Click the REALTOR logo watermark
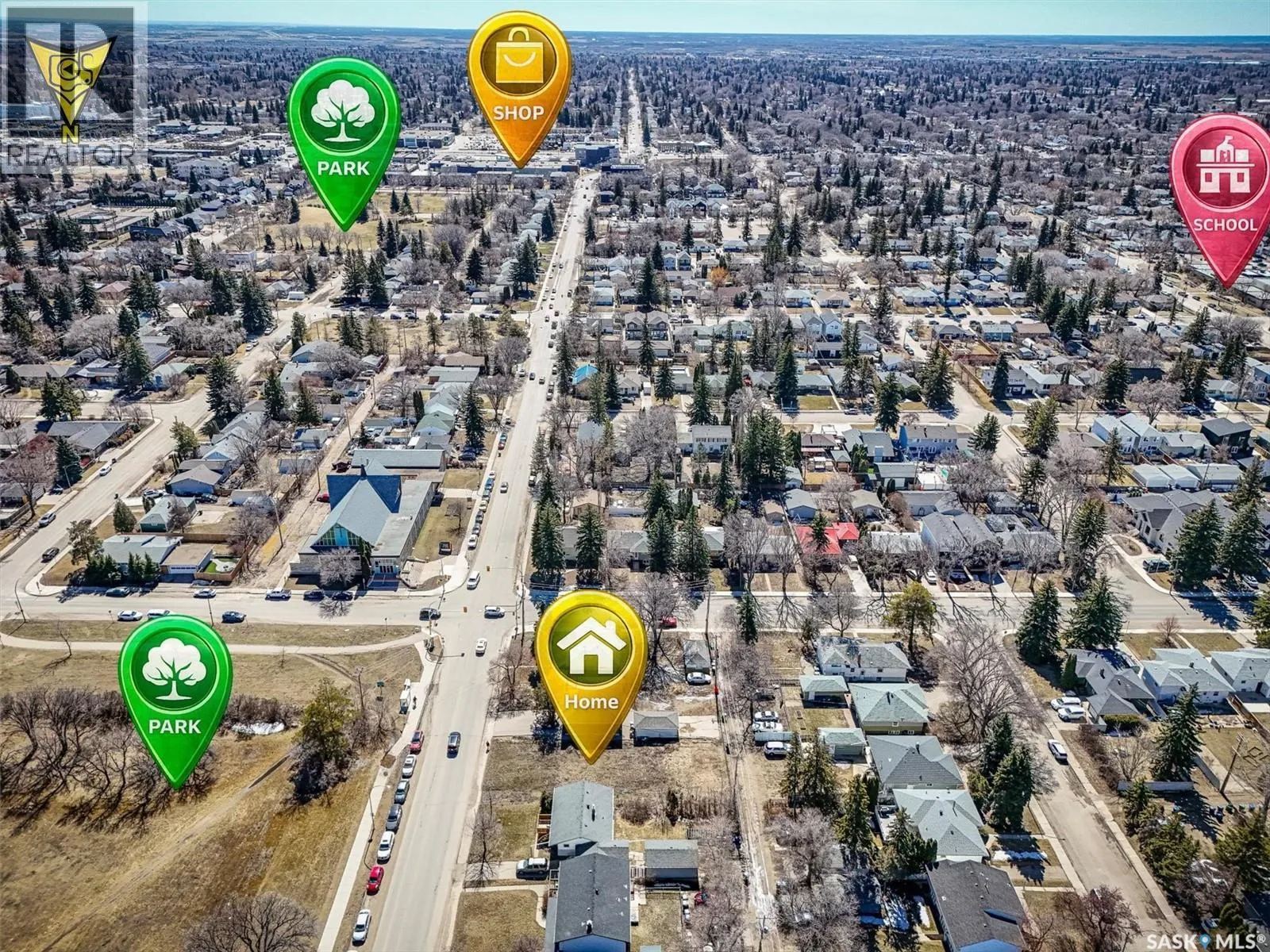 click(73, 83)
